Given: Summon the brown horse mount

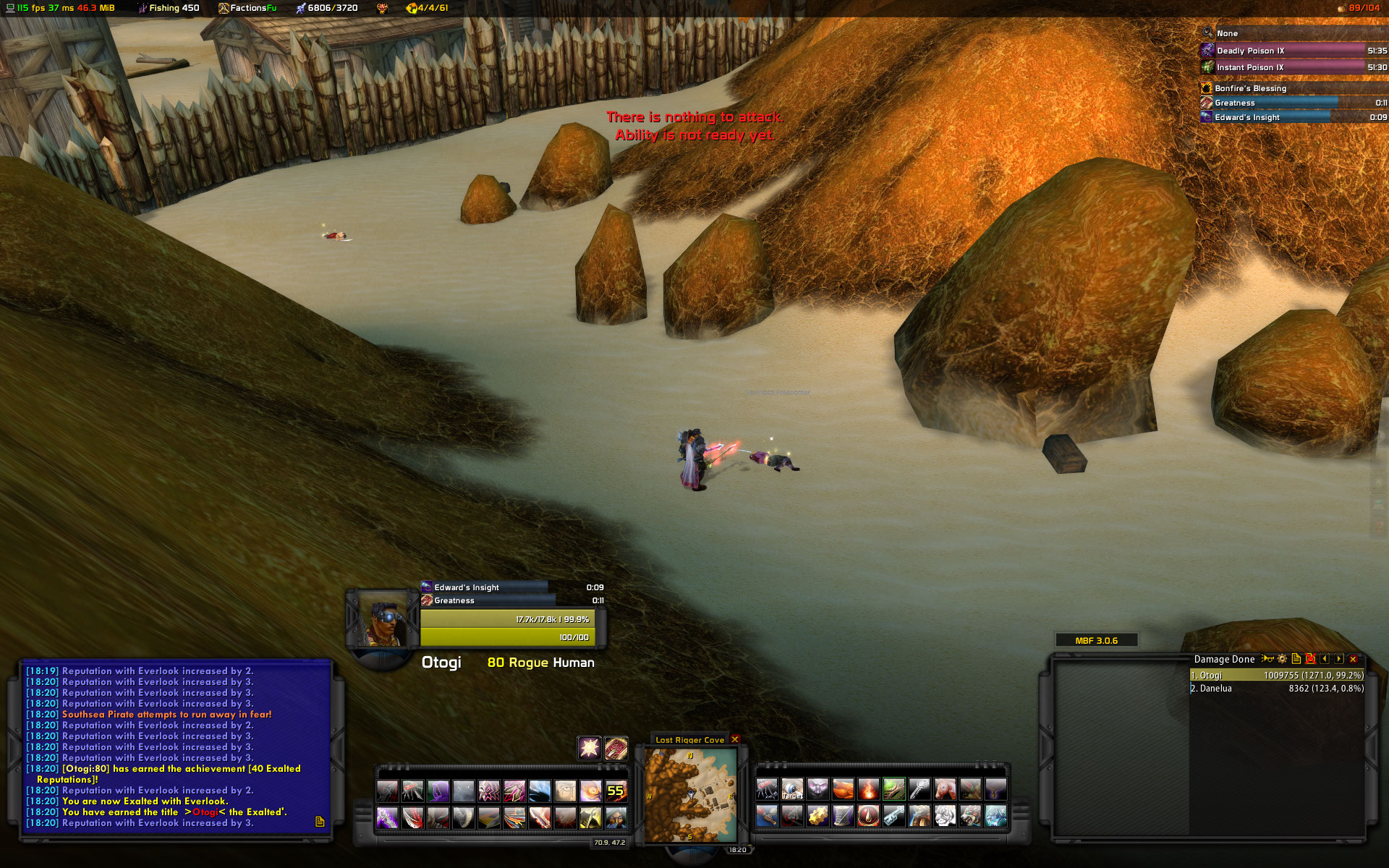Looking at the screenshot, I should [945, 789].
